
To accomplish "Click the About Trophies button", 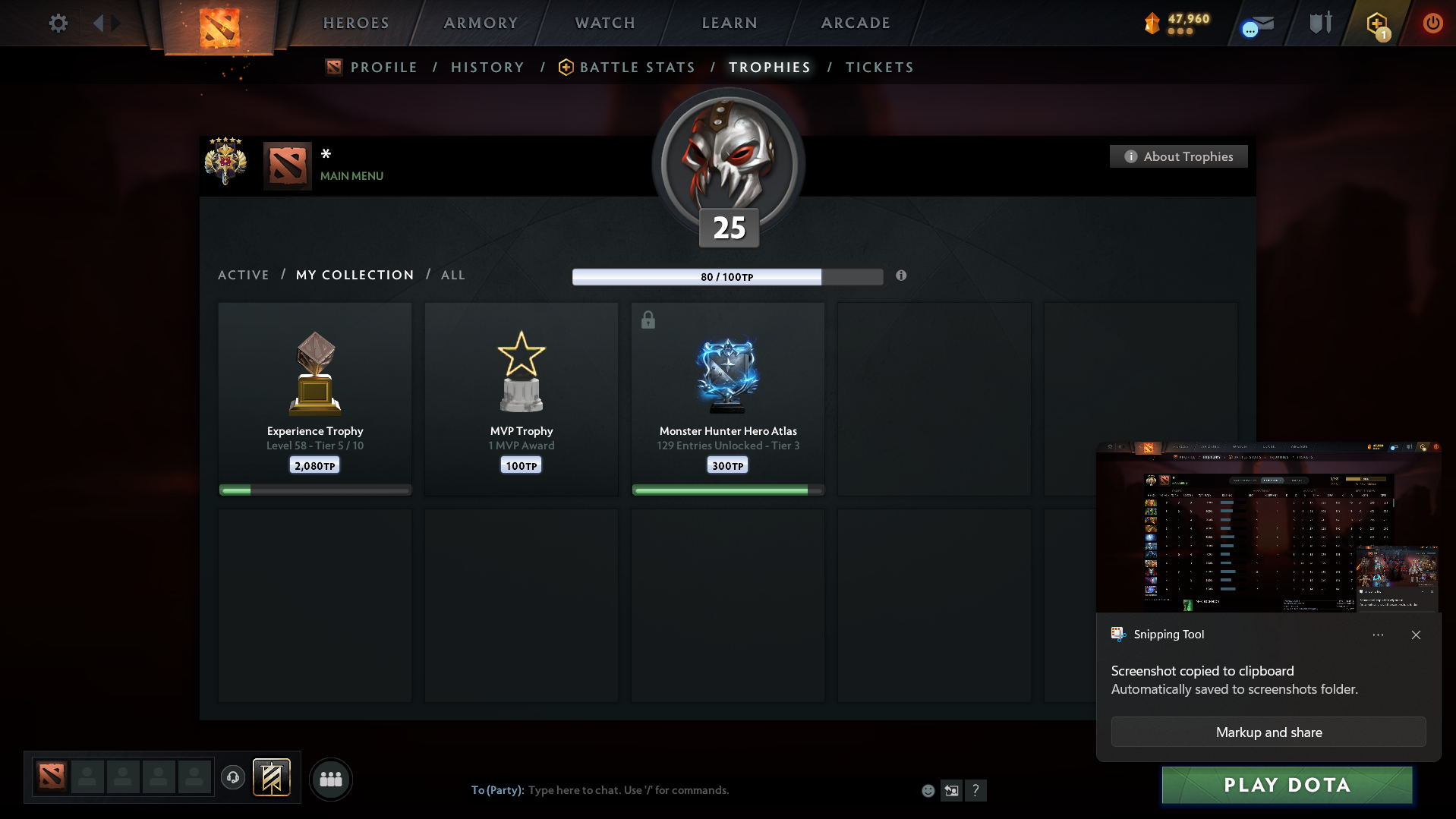I will point(1177,156).
